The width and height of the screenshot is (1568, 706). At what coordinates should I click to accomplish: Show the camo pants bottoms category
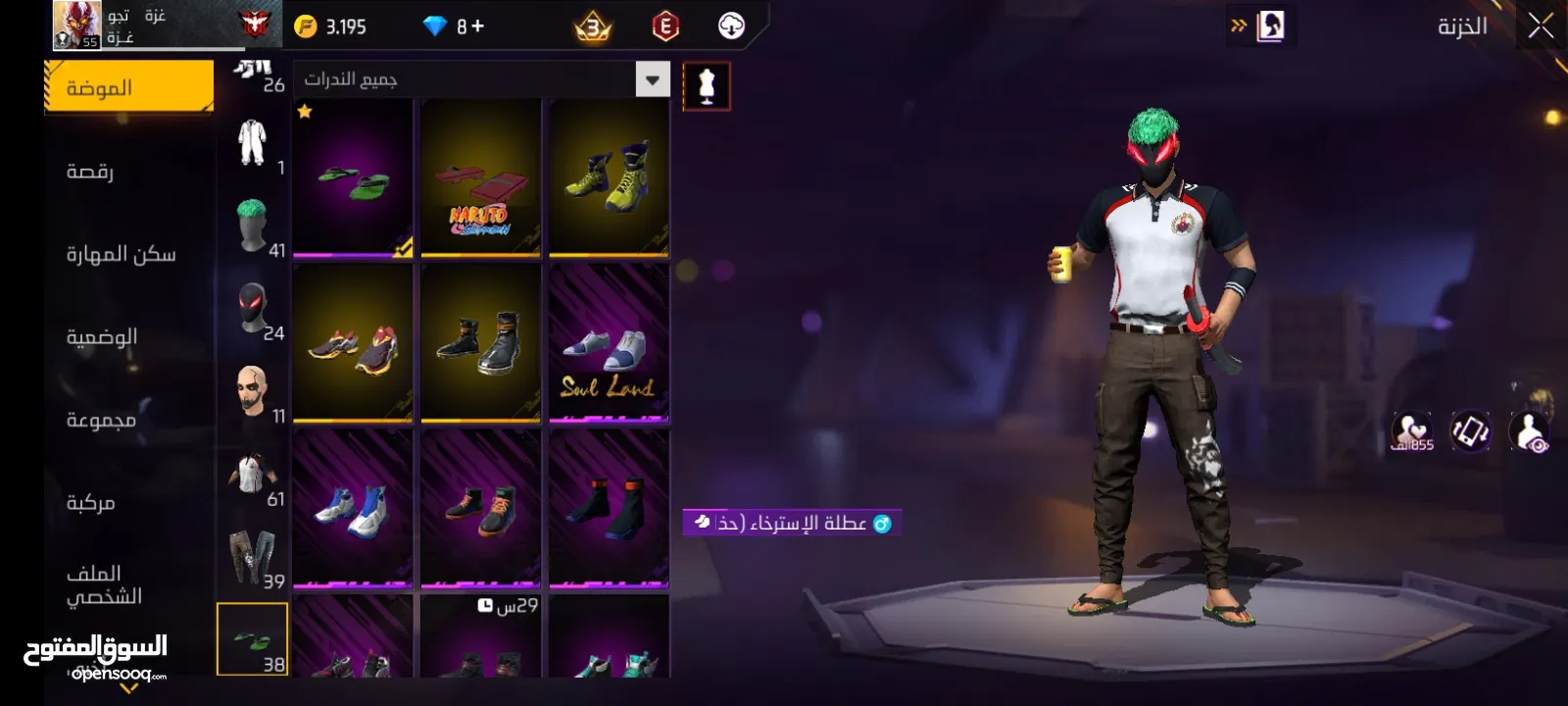(253, 558)
